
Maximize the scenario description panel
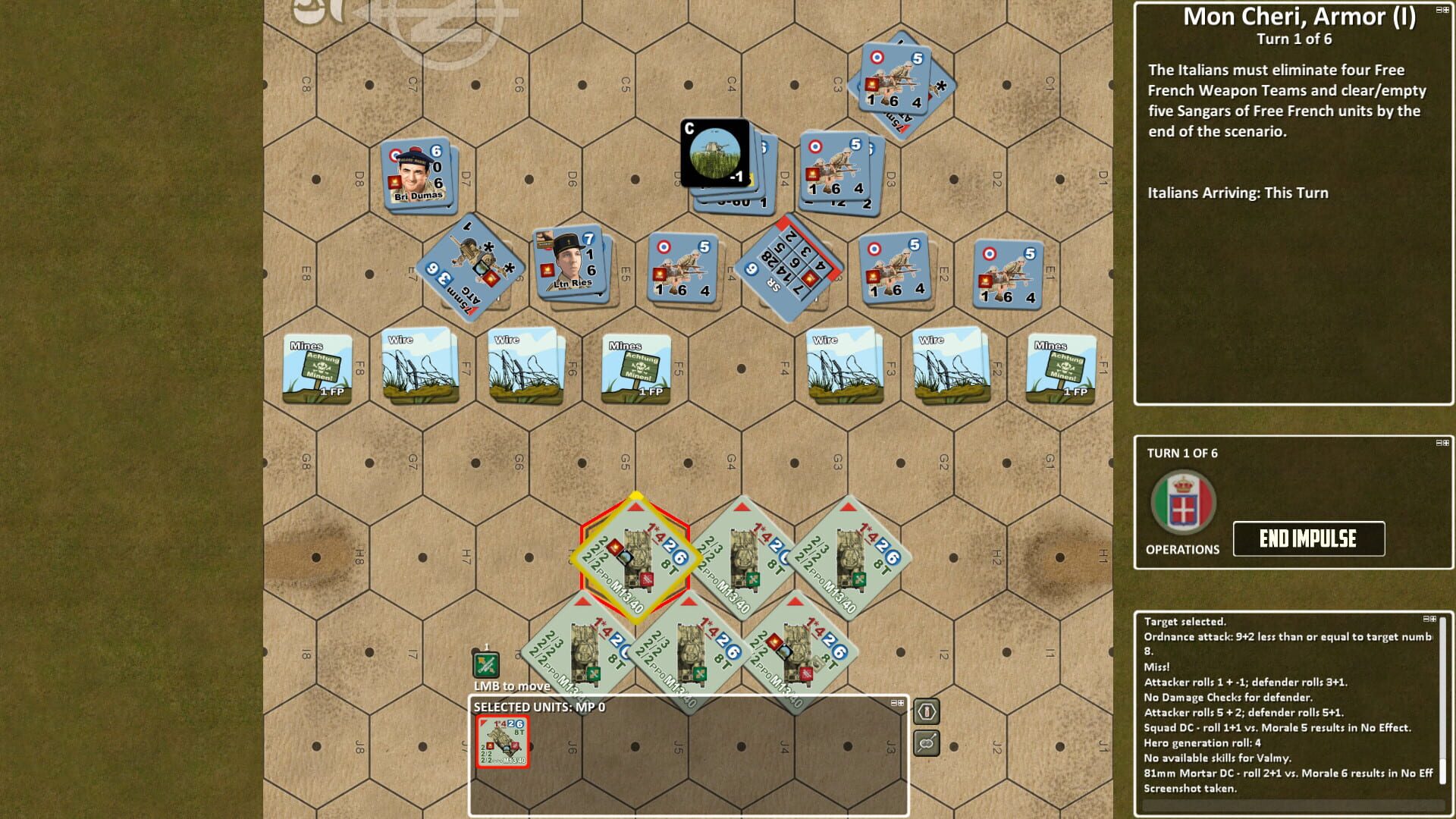click(x=1447, y=10)
